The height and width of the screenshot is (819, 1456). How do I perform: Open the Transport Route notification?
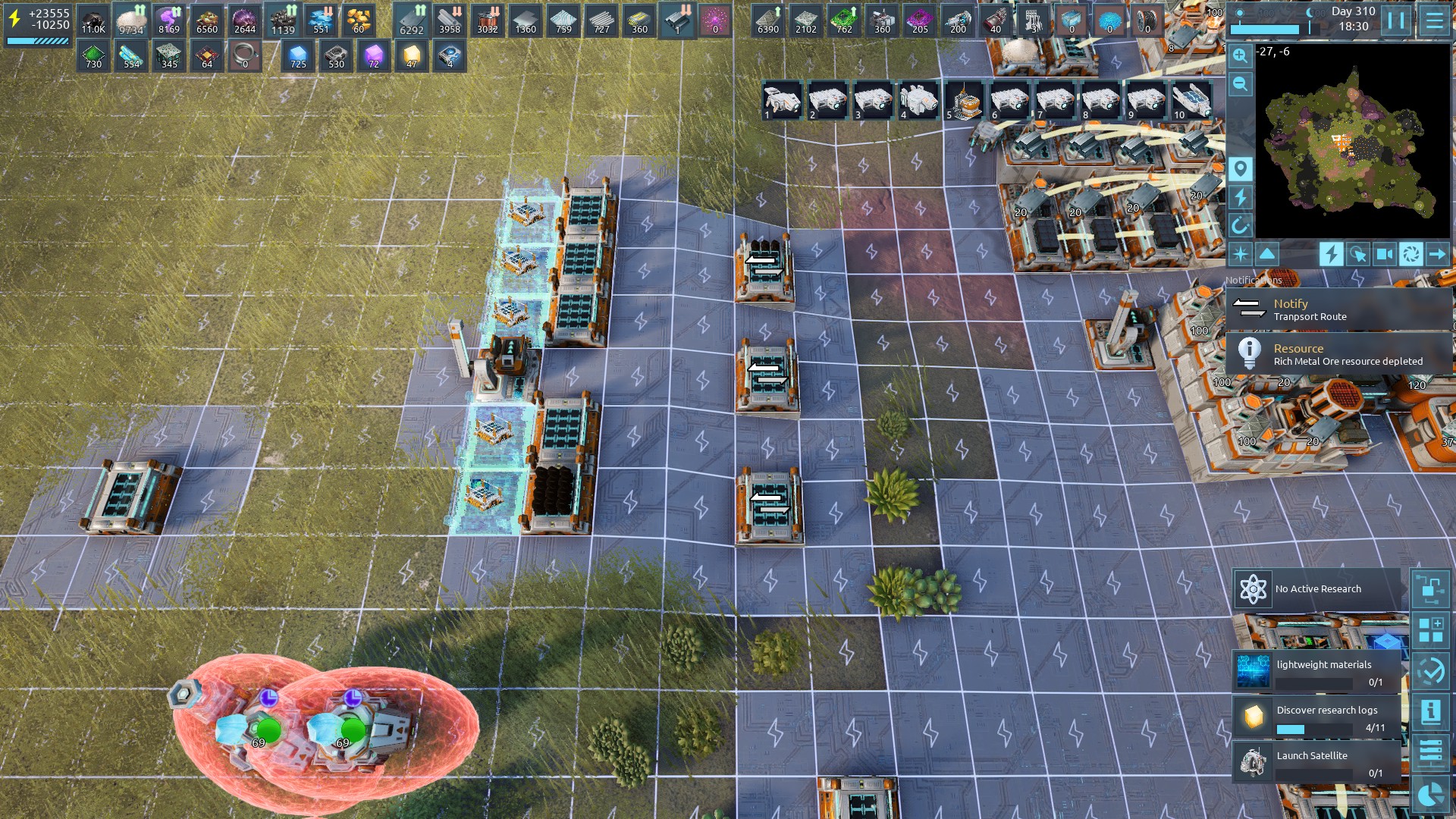coord(1338,309)
